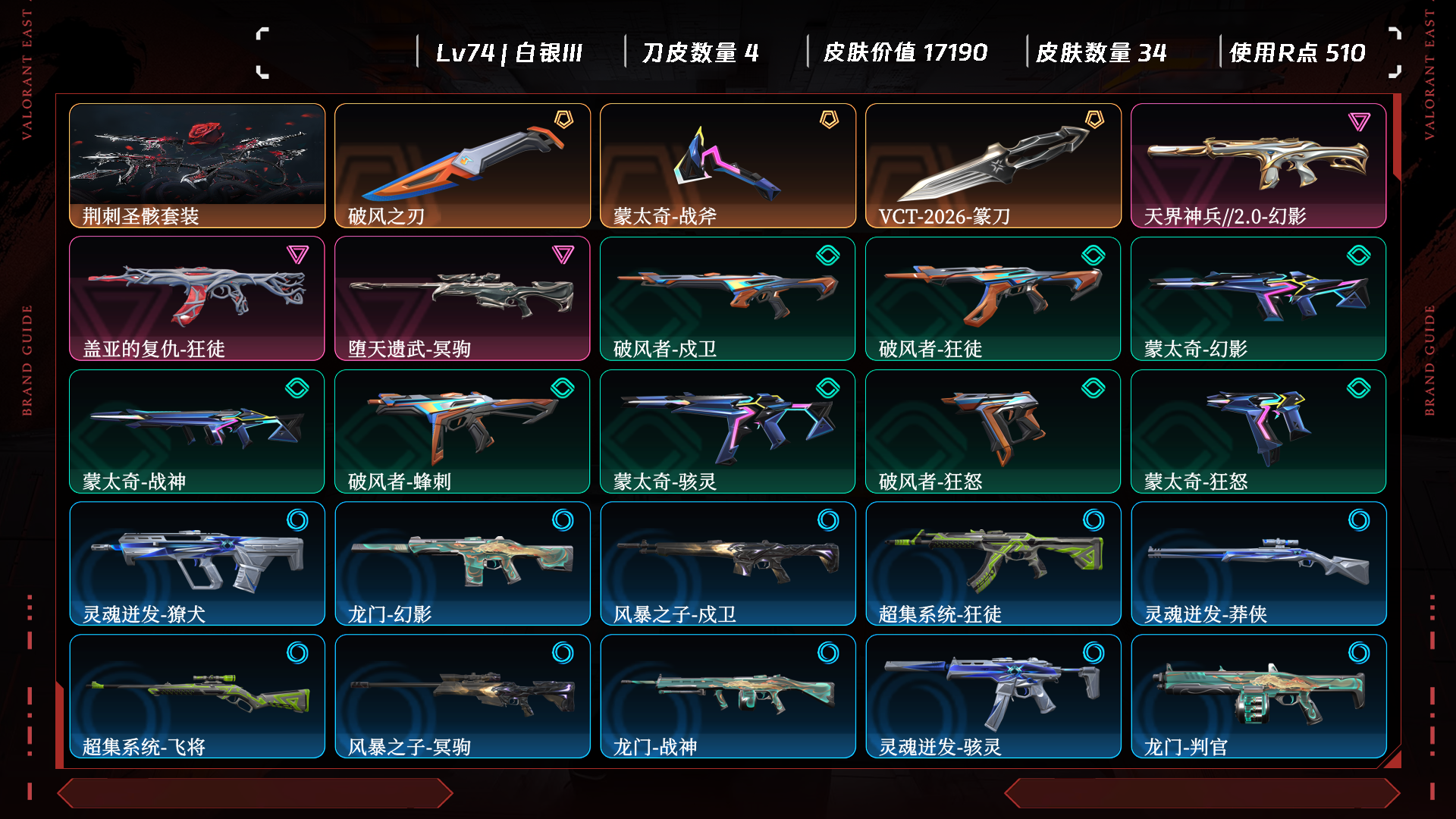1456x819 pixels.
Task: Choose the 龙门-判官 skin tile
Action: pyautogui.click(x=1258, y=696)
